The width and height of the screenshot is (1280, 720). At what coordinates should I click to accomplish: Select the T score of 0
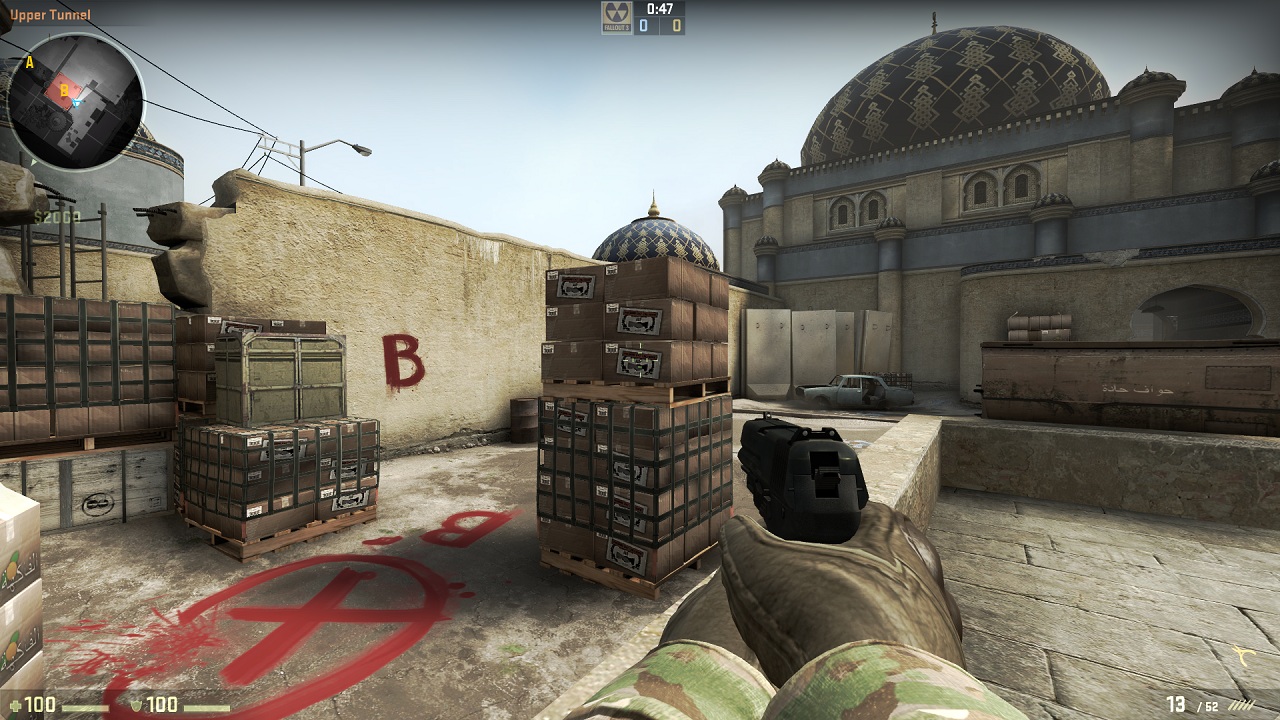coord(676,25)
